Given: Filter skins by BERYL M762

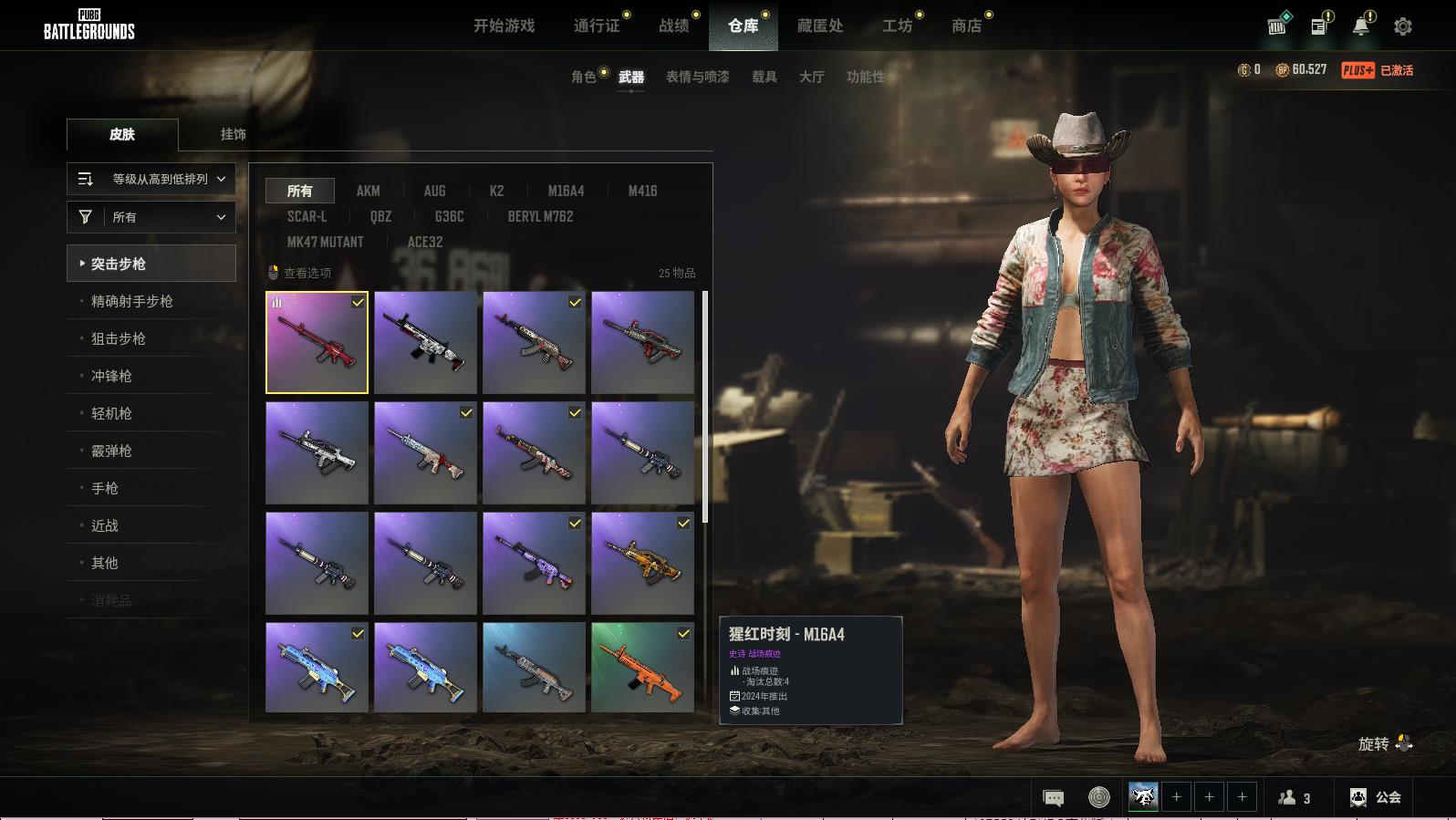Looking at the screenshot, I should (540, 216).
